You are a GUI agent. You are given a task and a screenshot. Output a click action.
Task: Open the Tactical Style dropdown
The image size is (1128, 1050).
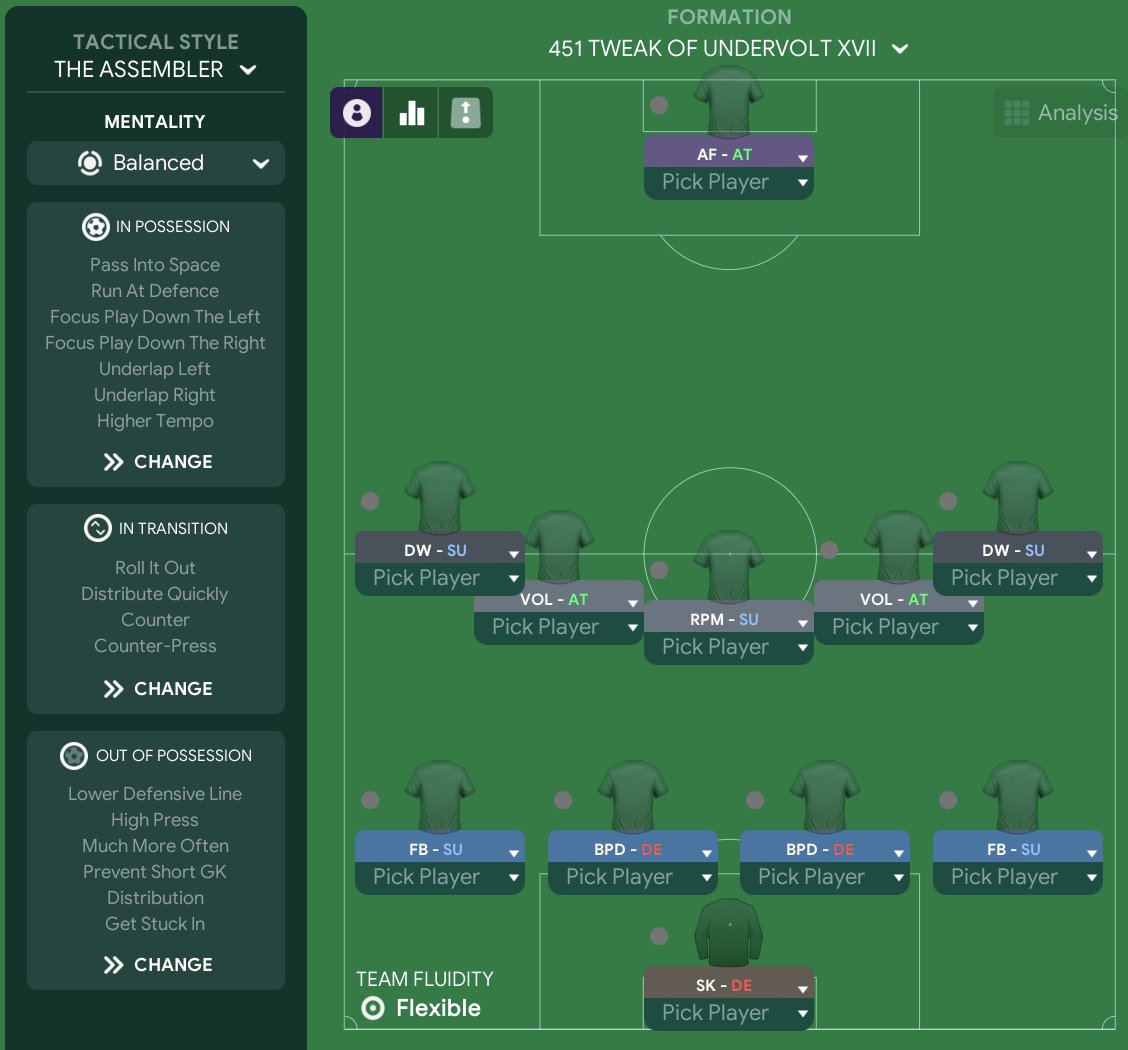155,69
